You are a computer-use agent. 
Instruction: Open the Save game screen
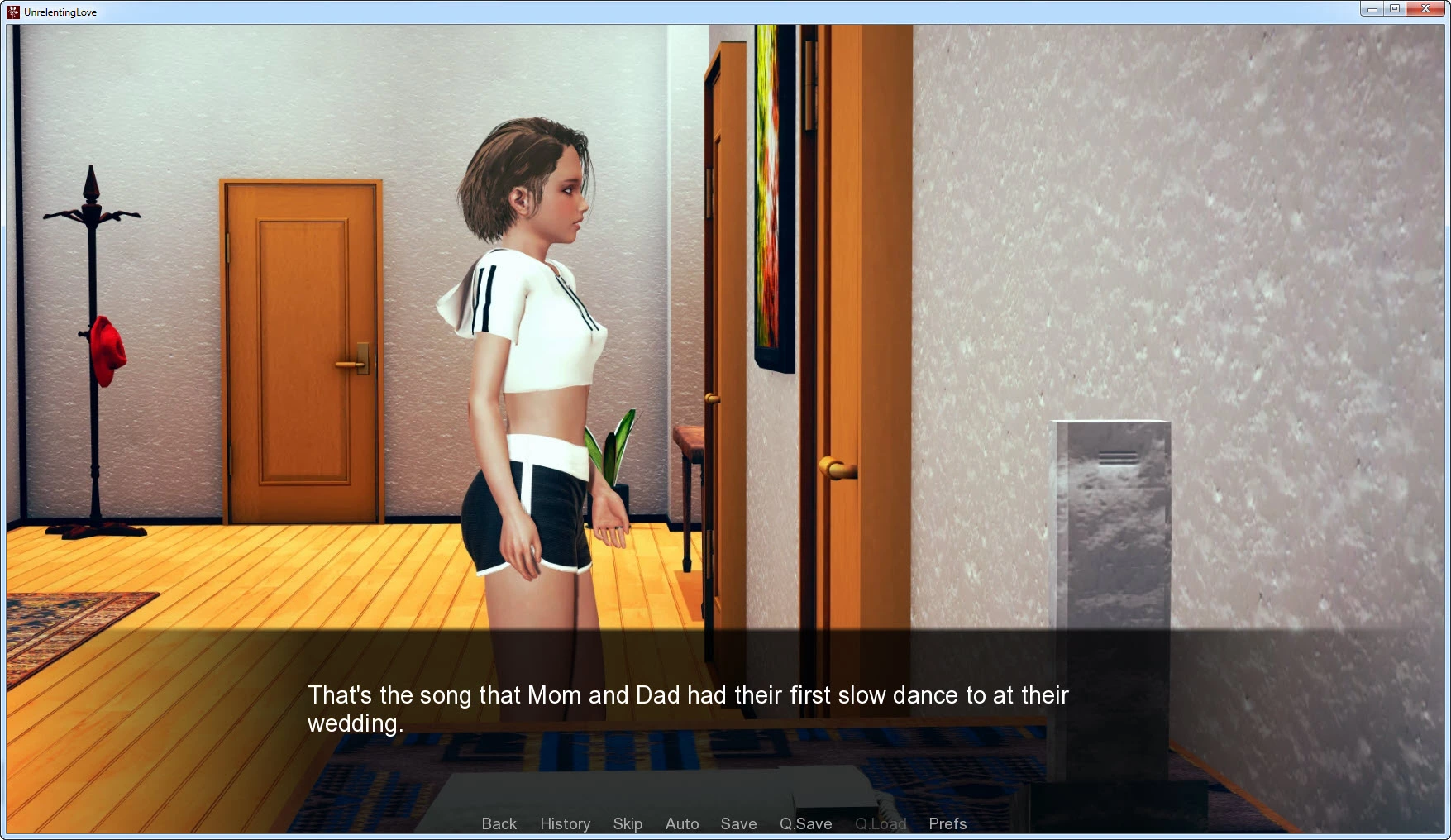pyautogui.click(x=738, y=823)
